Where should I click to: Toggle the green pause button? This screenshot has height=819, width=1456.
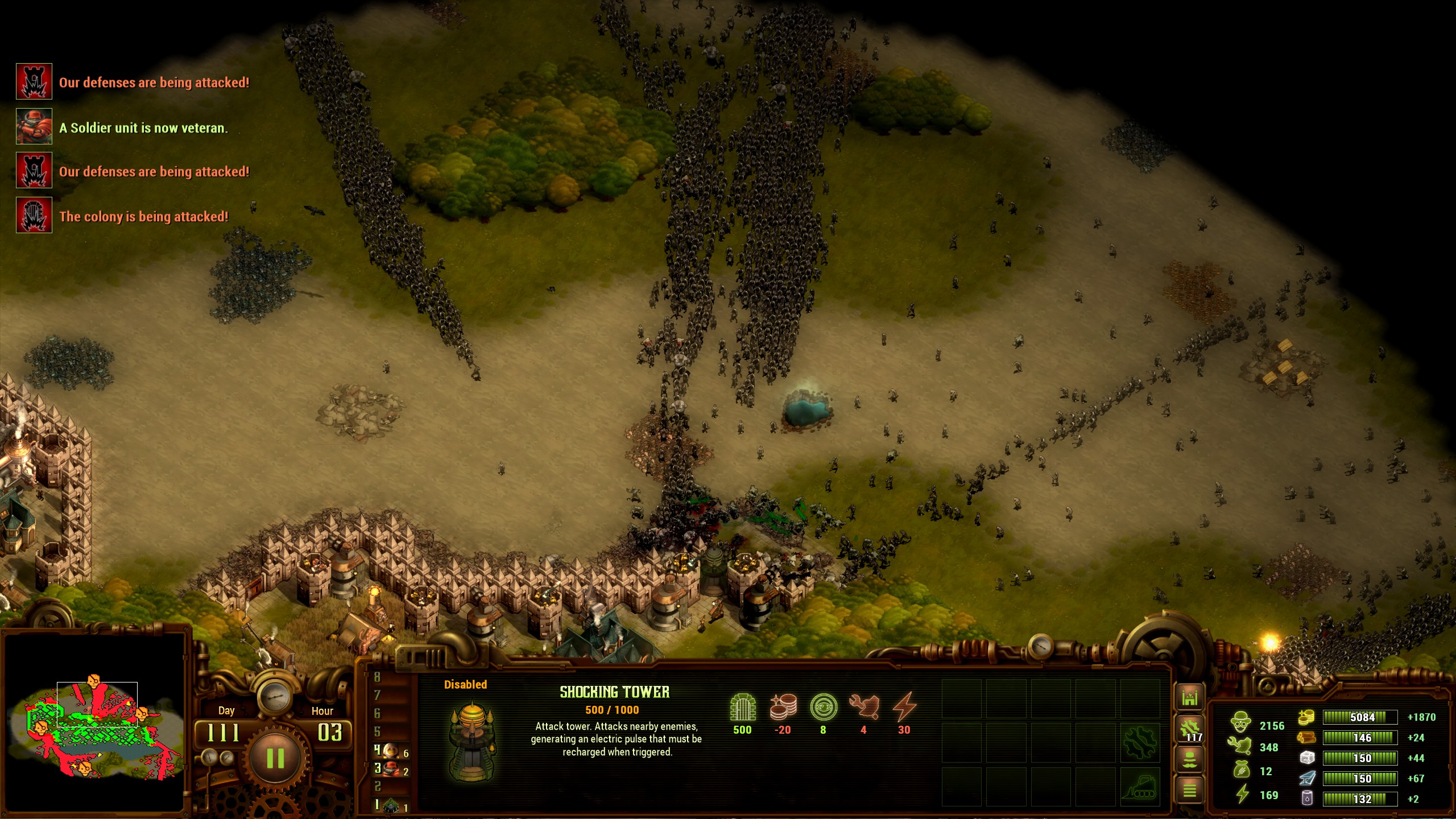pos(275,758)
